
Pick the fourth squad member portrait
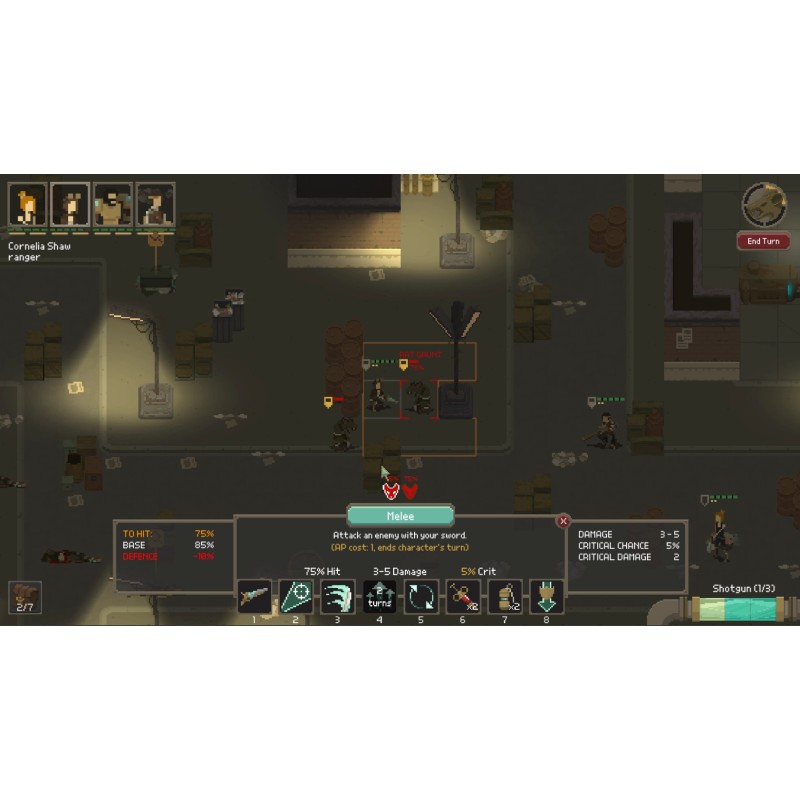pyautogui.click(x=155, y=204)
